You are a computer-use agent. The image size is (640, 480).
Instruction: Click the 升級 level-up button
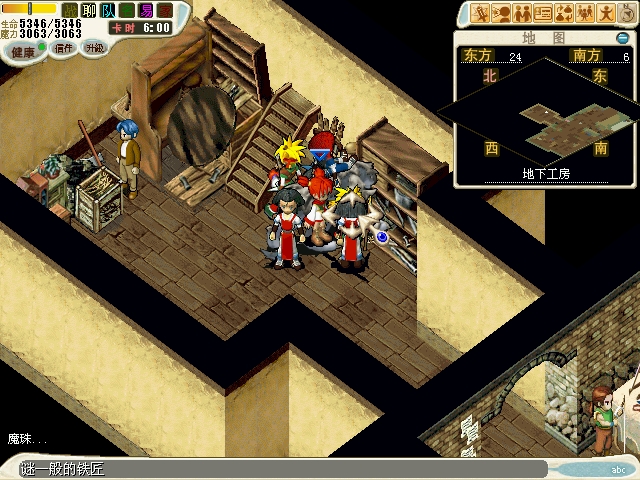tap(95, 48)
